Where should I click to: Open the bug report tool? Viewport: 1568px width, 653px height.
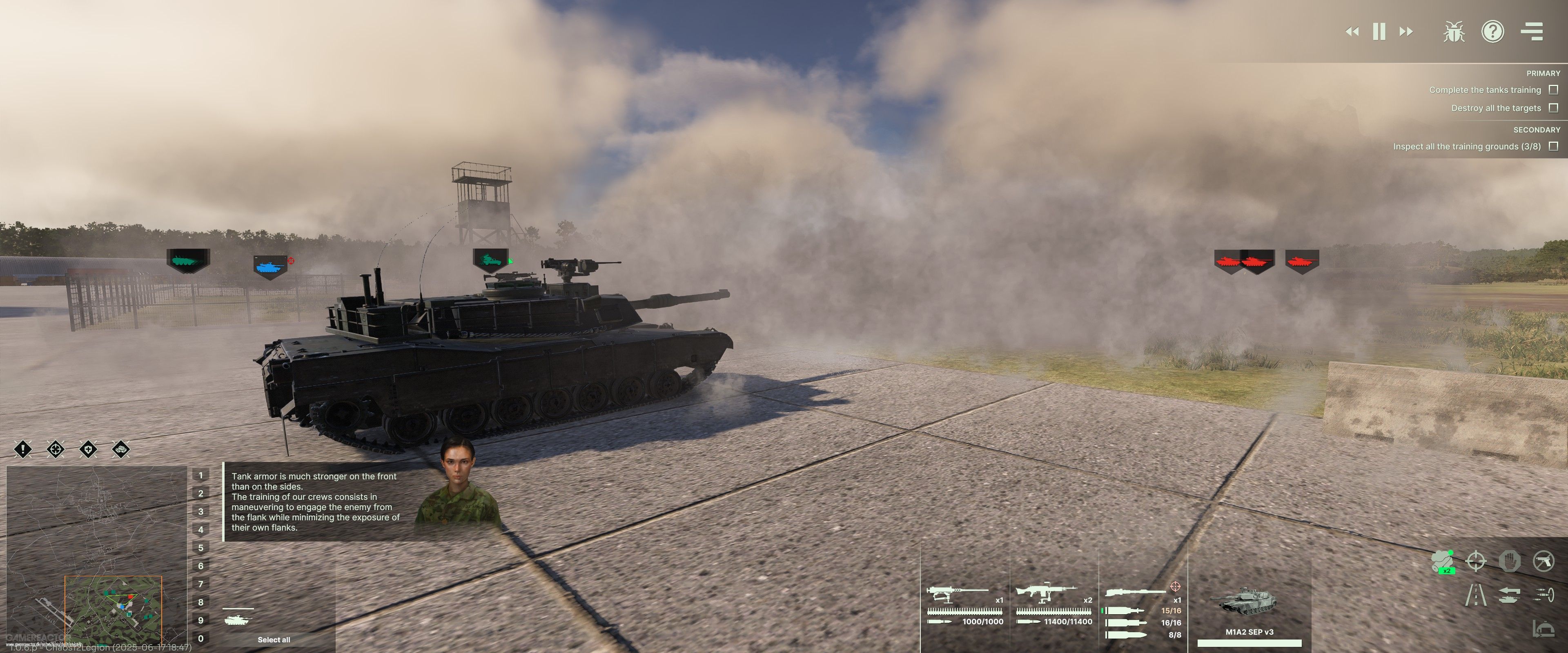coord(1454,32)
